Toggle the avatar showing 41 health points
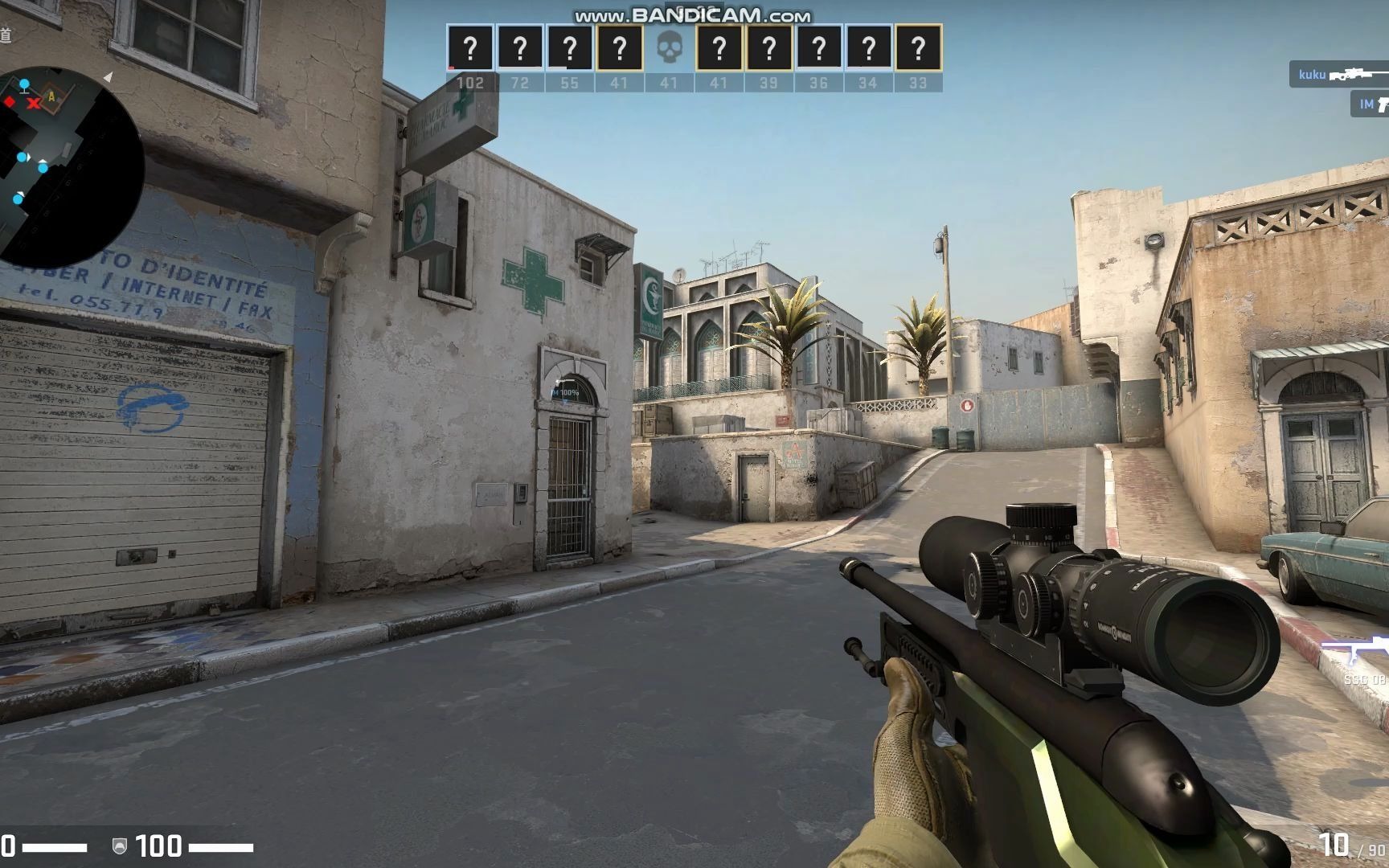 [619, 48]
